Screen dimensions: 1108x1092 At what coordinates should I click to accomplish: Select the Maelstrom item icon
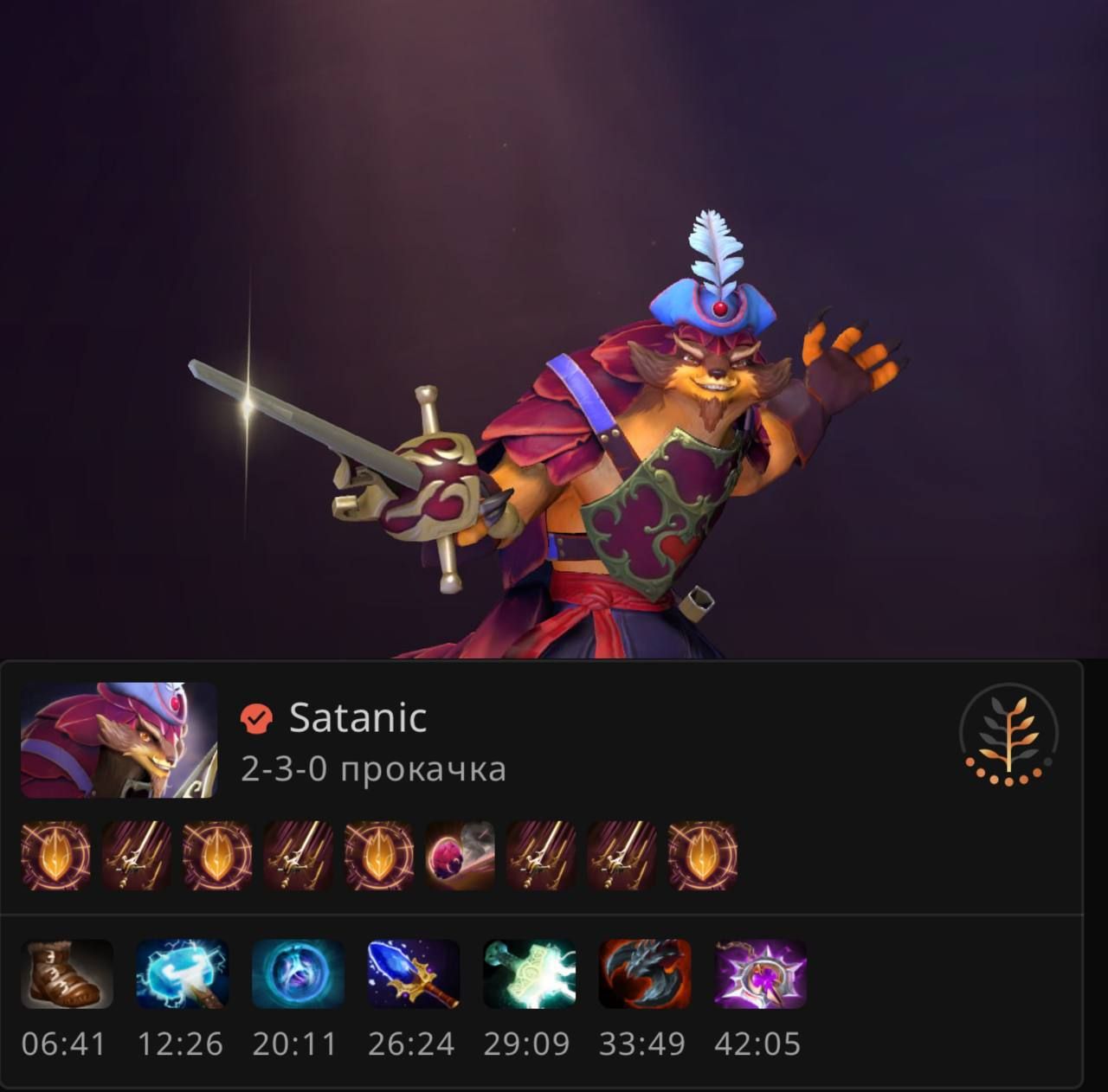click(x=177, y=975)
